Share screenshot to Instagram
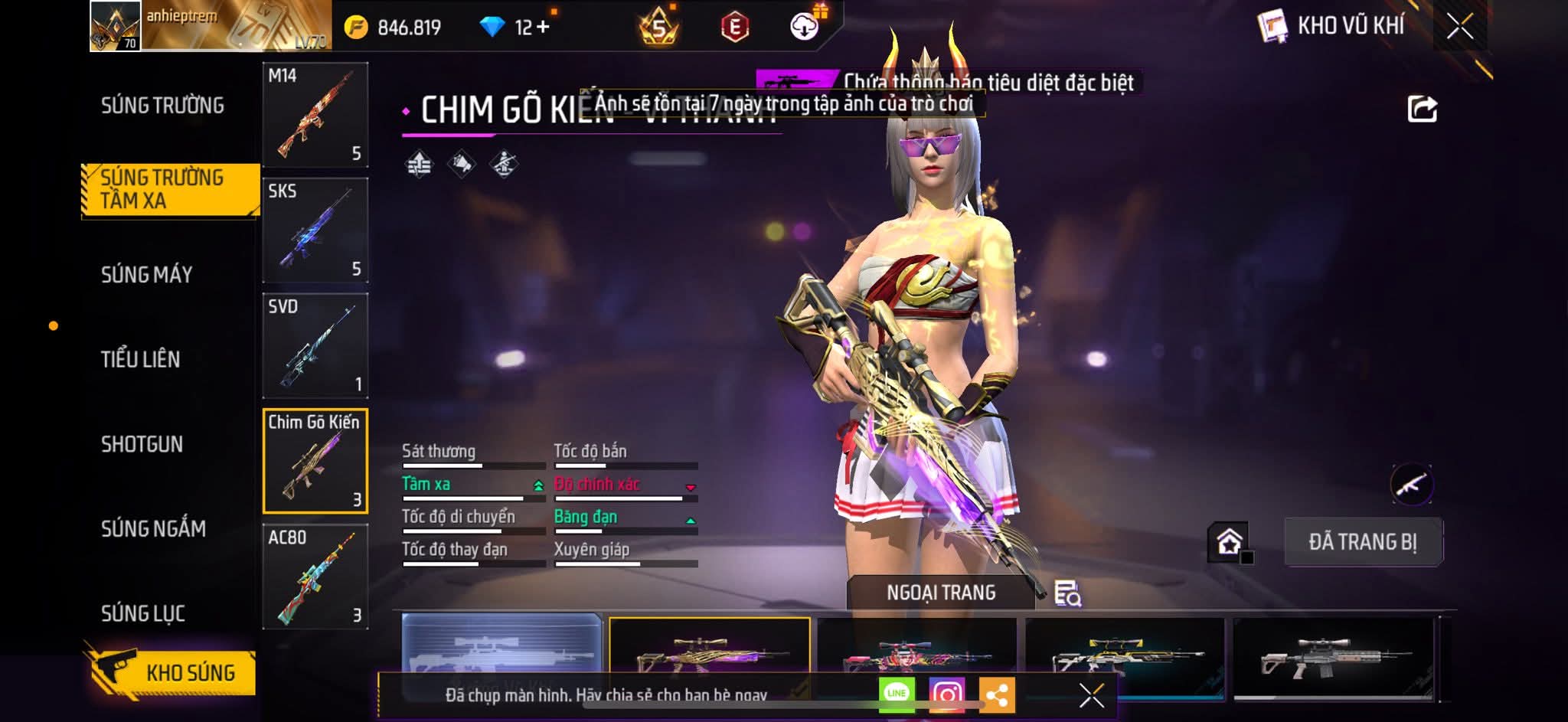This screenshot has width=1568, height=722. [947, 694]
